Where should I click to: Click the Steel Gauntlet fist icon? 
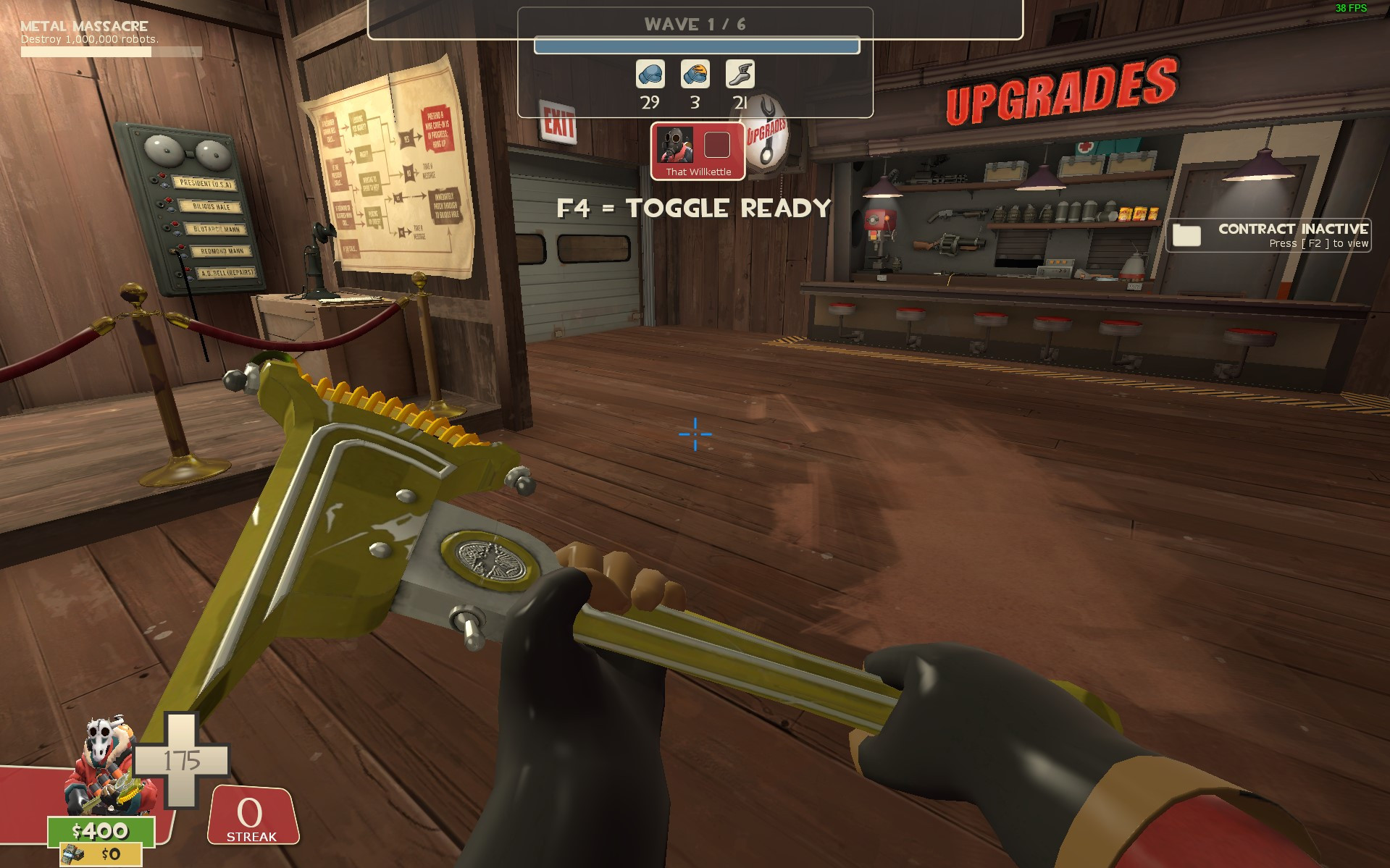[695, 75]
